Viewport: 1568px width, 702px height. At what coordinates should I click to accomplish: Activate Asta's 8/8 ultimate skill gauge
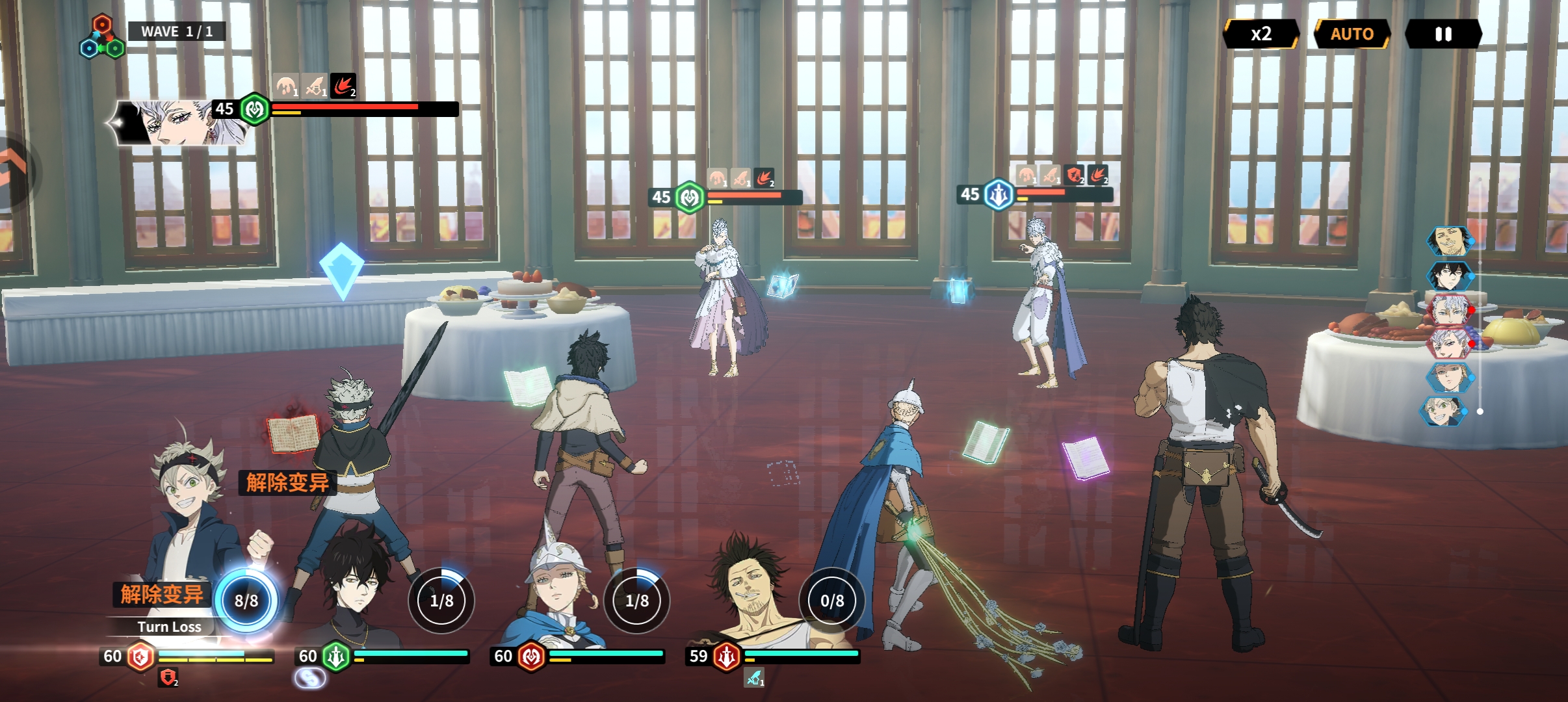(246, 601)
